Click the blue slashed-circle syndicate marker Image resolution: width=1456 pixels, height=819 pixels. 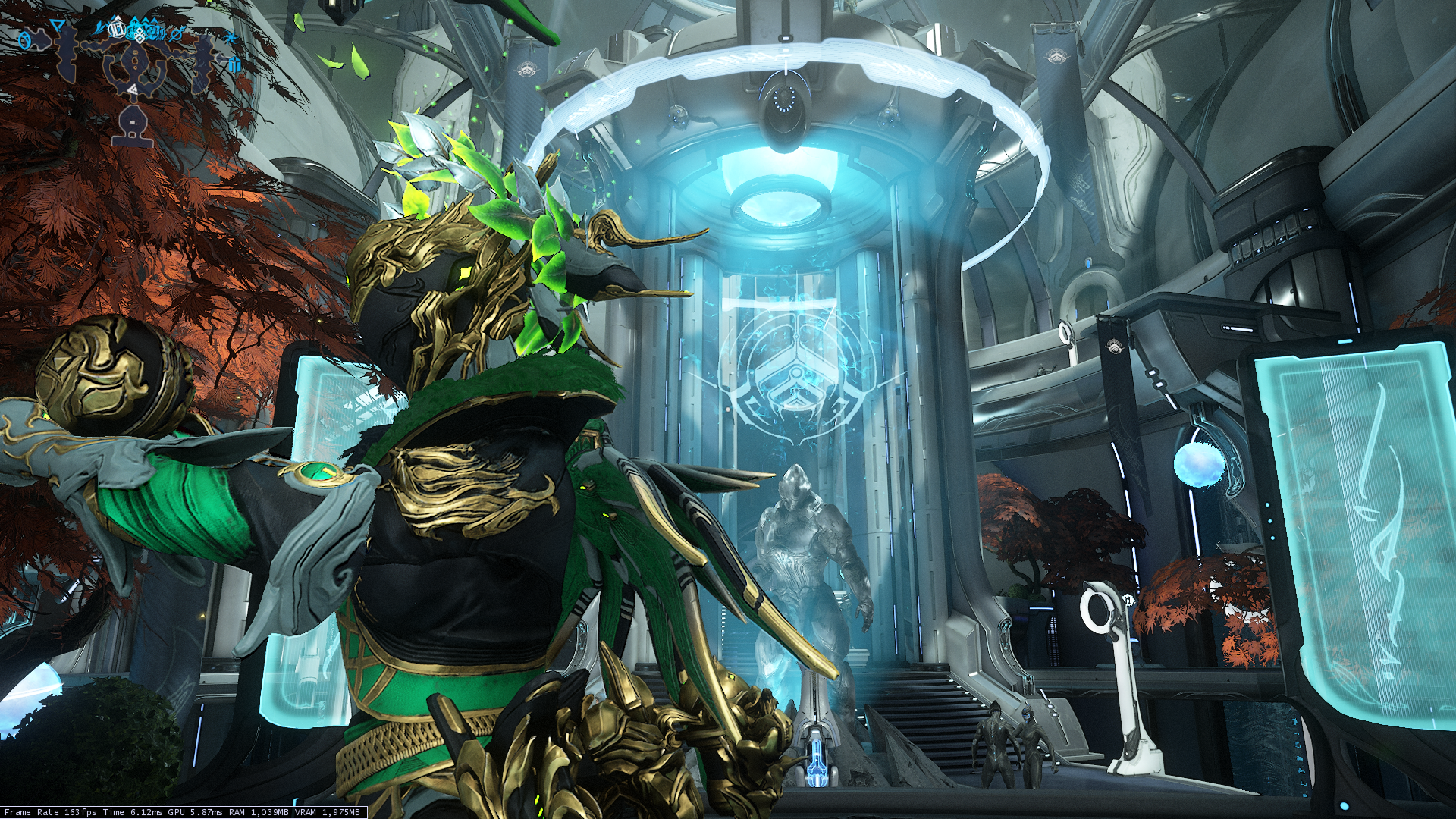point(177,34)
